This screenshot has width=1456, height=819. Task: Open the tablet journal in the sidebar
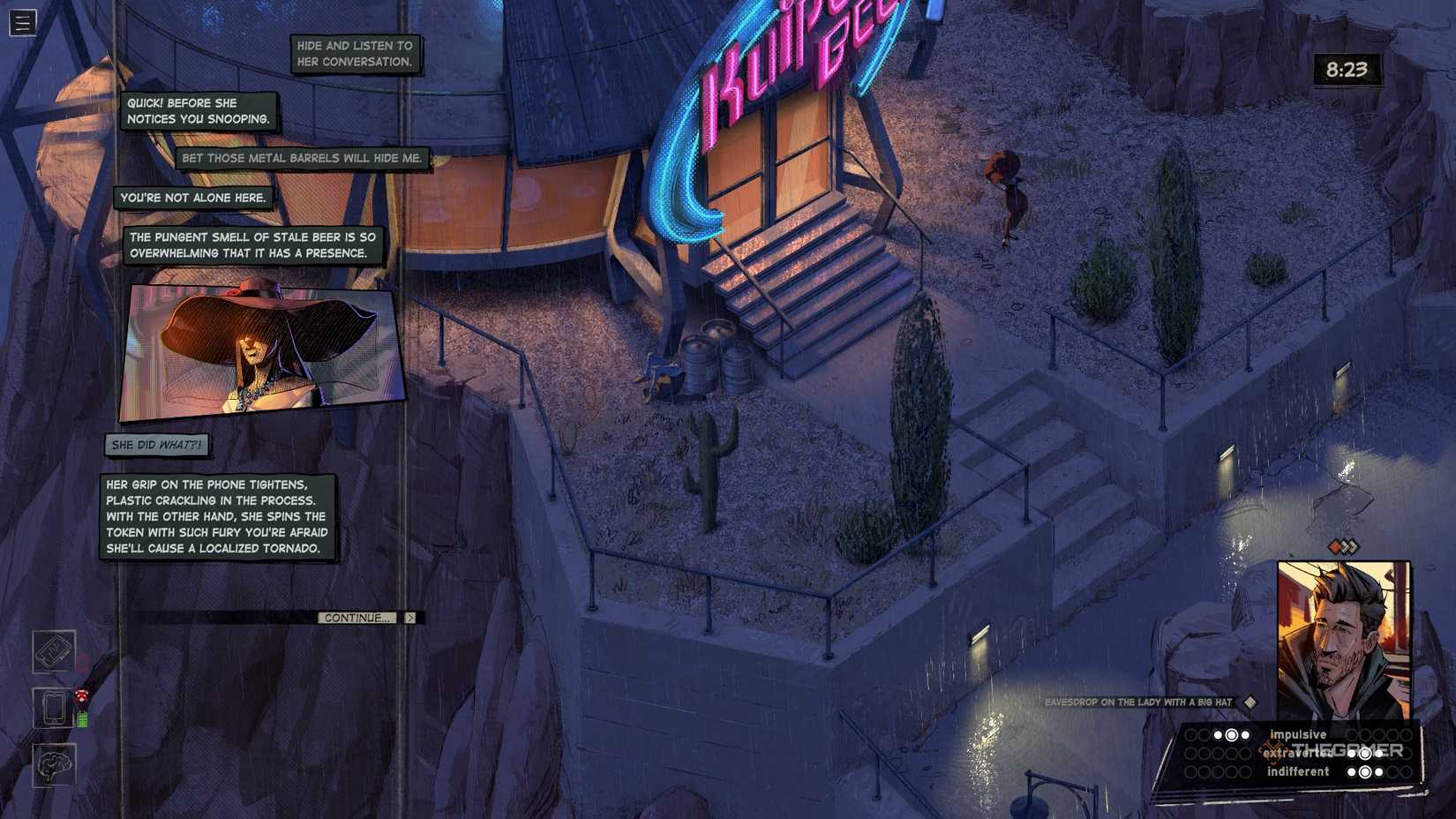pyautogui.click(x=53, y=650)
